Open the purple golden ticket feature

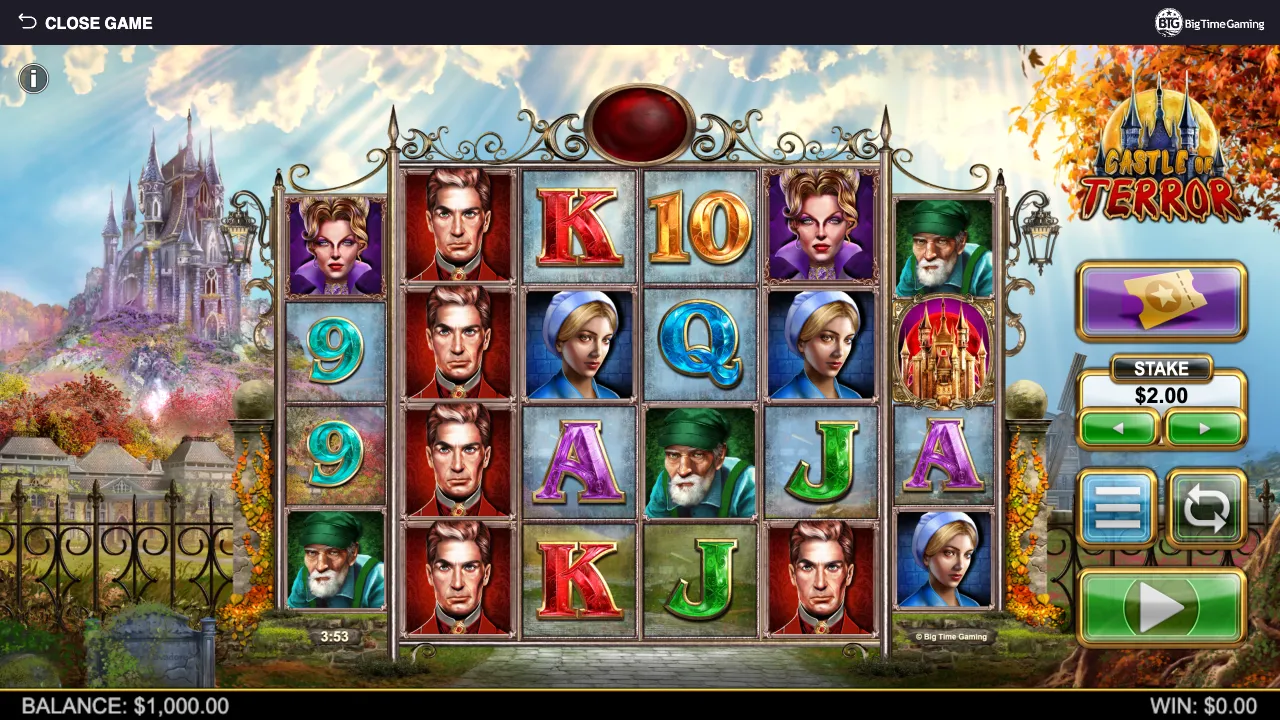tap(1161, 300)
